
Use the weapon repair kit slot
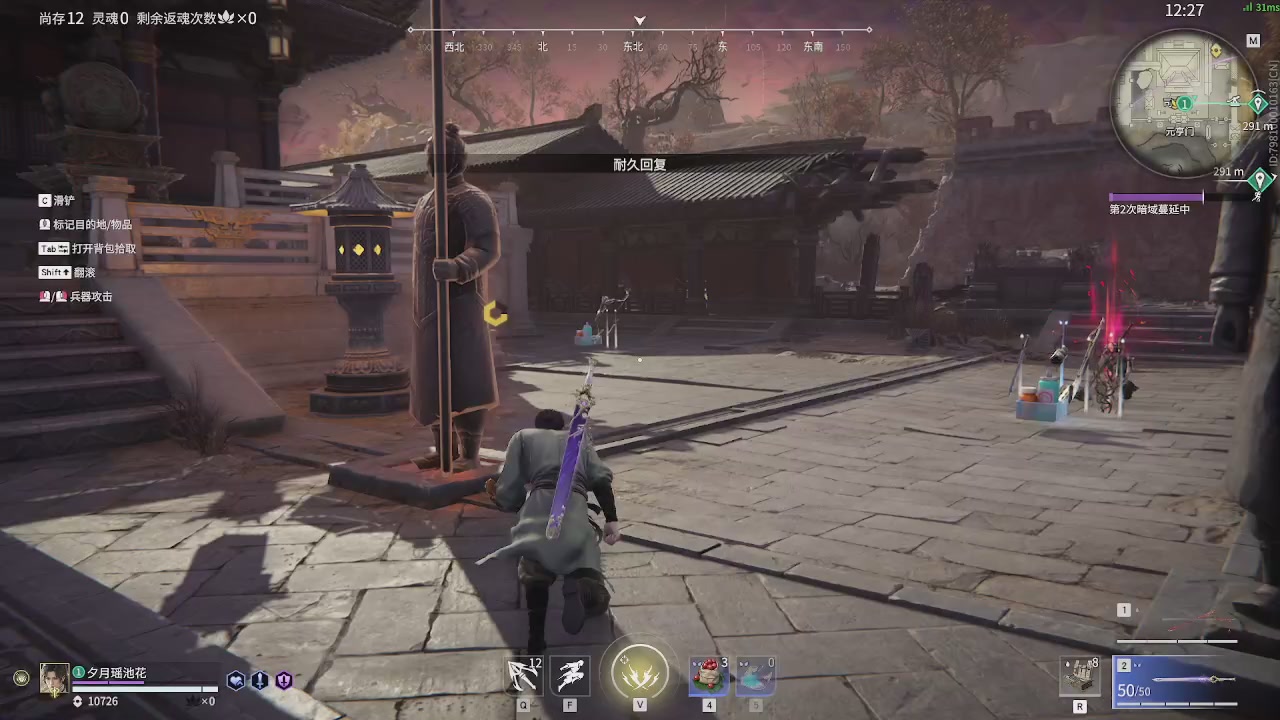[x=1080, y=676]
